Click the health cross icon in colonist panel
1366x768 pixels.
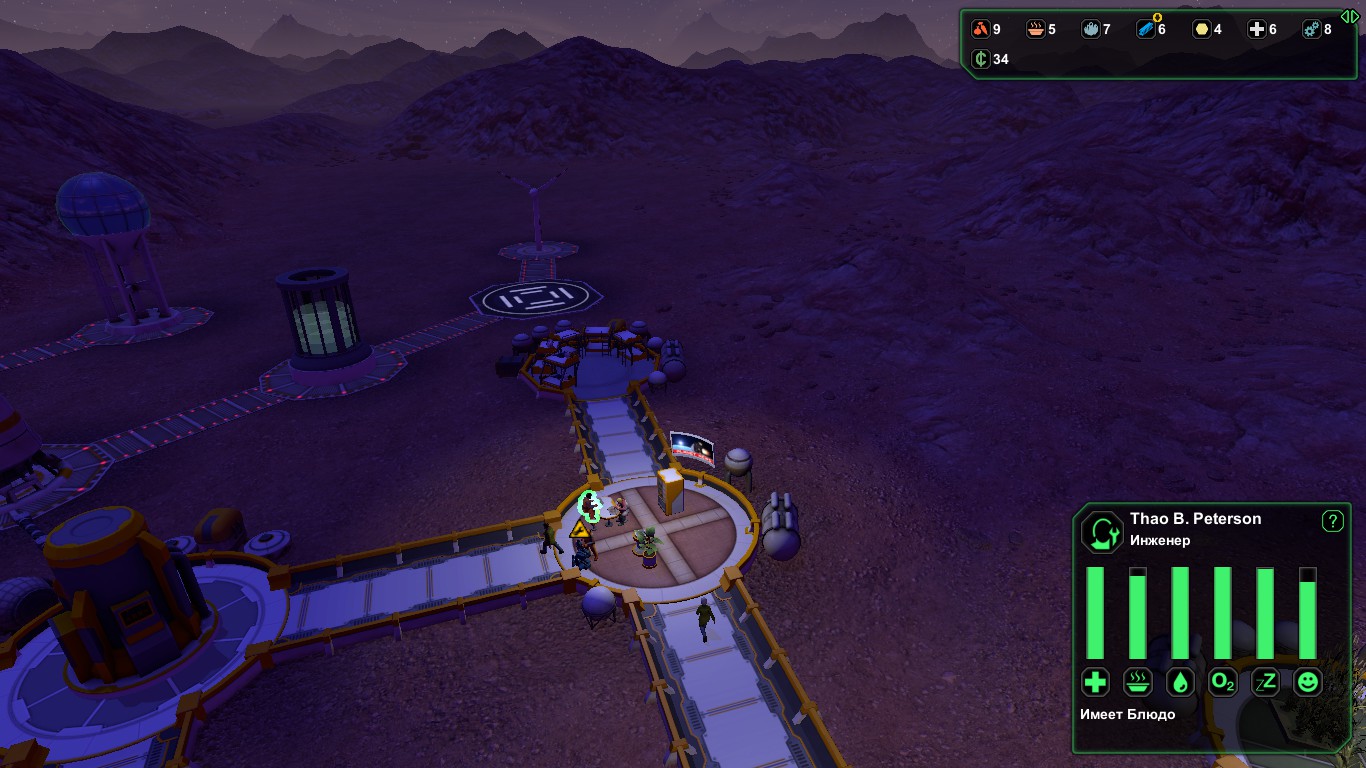[x=1095, y=682]
